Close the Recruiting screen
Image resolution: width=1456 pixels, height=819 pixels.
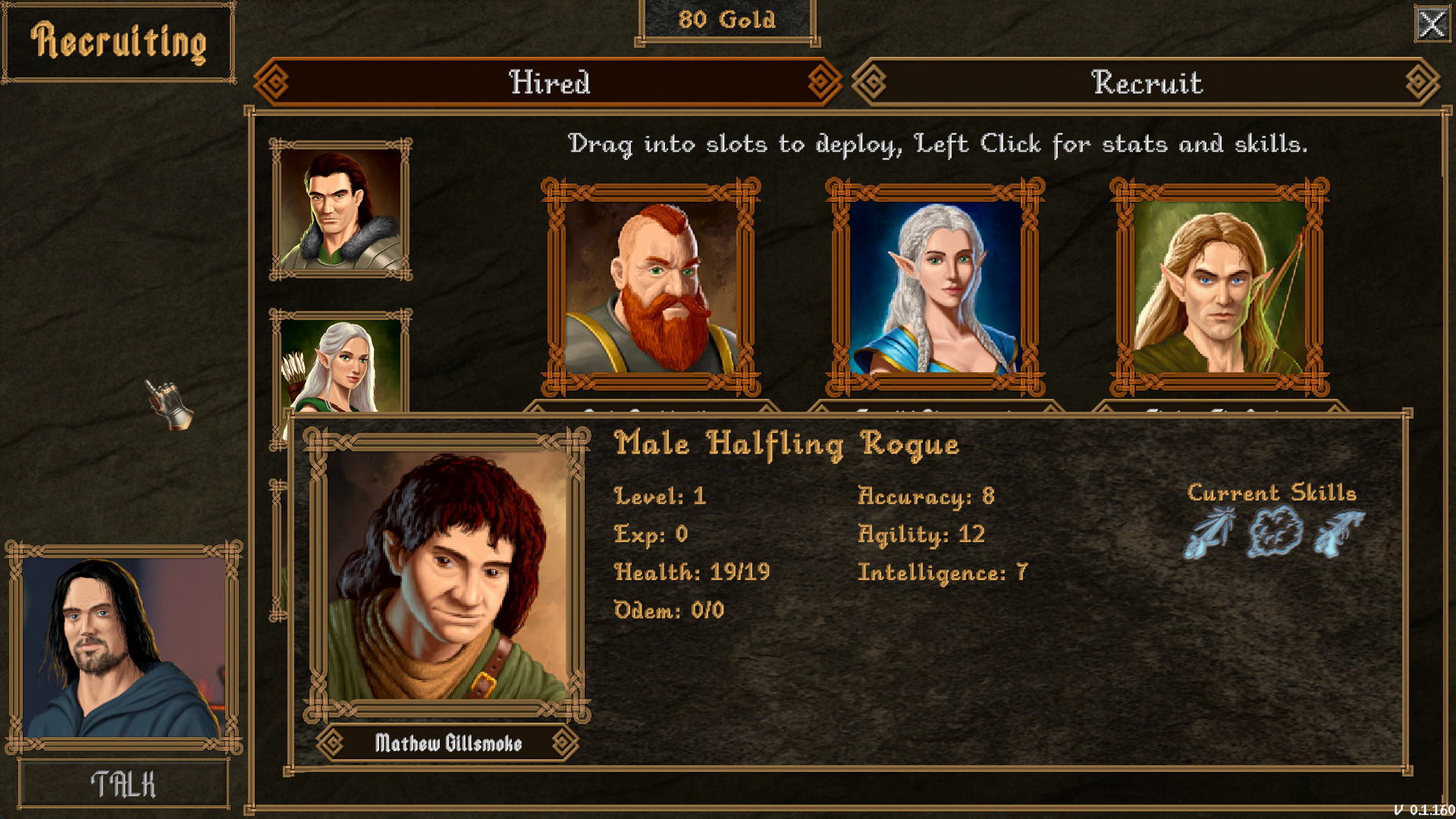1432,24
